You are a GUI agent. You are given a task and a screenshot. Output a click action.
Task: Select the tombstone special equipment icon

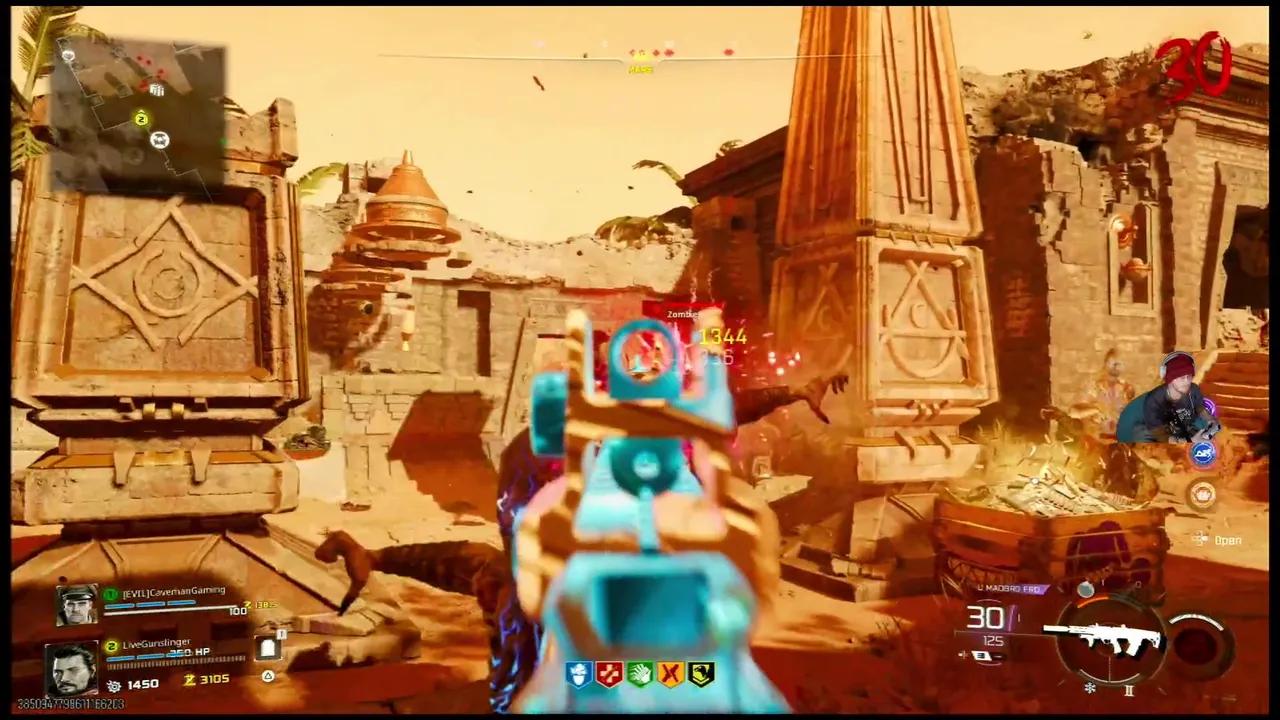268,650
